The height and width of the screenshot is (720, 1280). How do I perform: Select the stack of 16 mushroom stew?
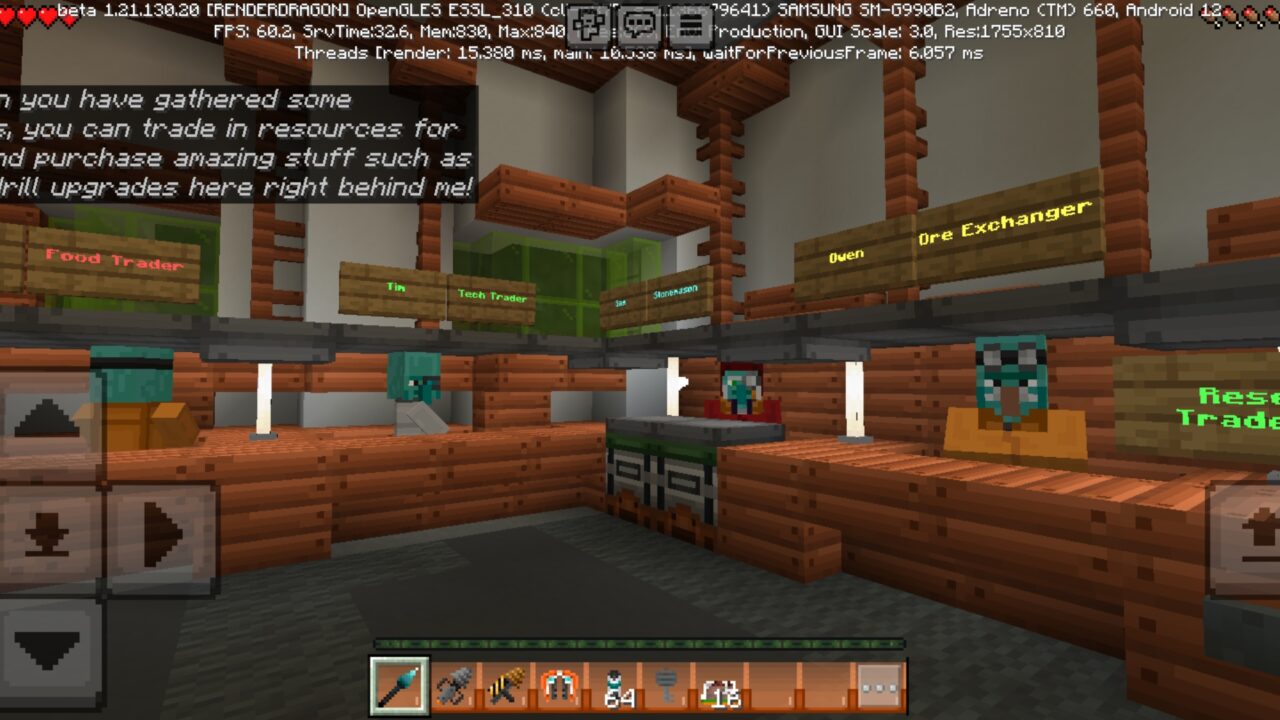click(x=720, y=684)
